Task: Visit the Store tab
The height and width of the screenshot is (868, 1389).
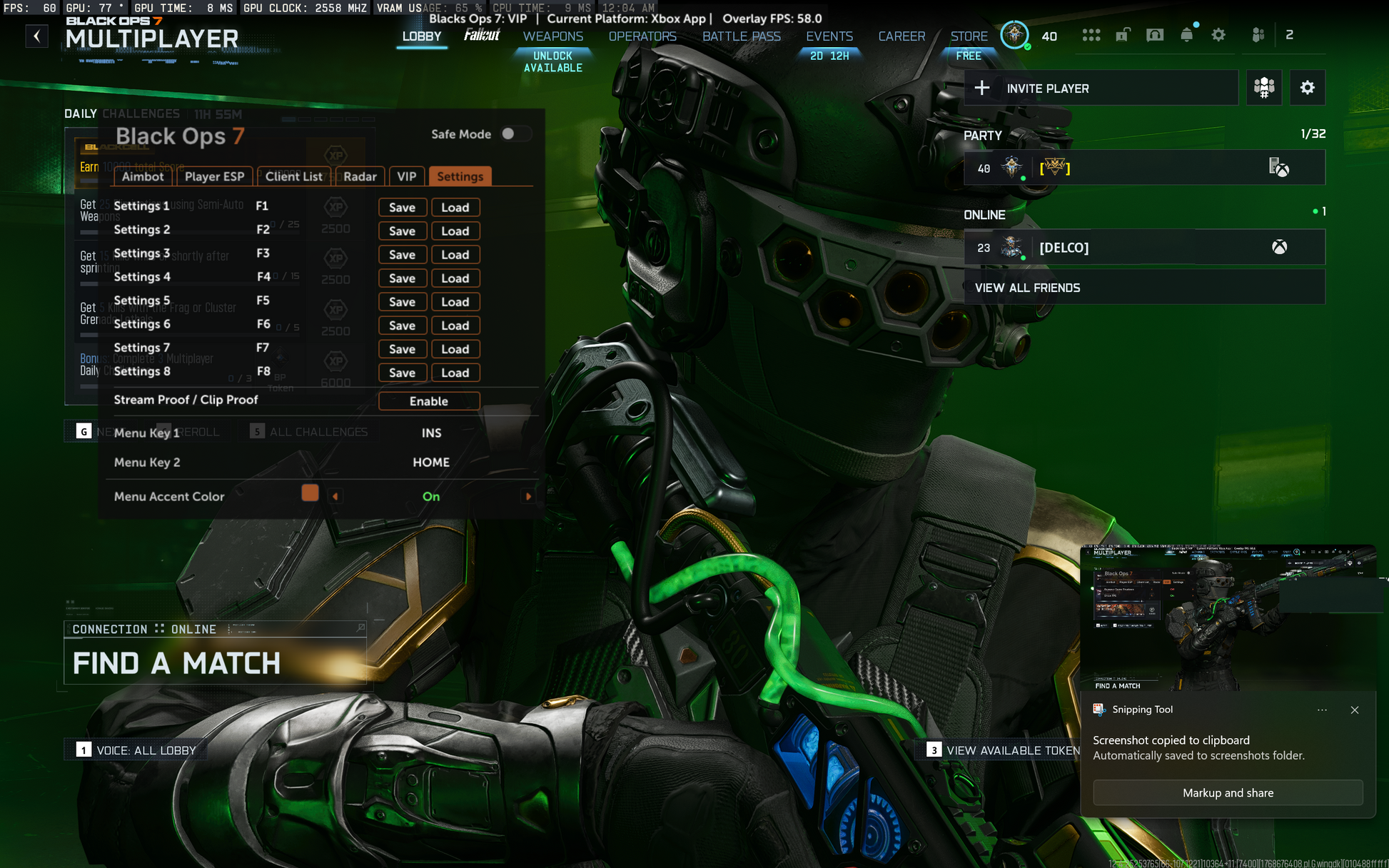Action: click(969, 36)
